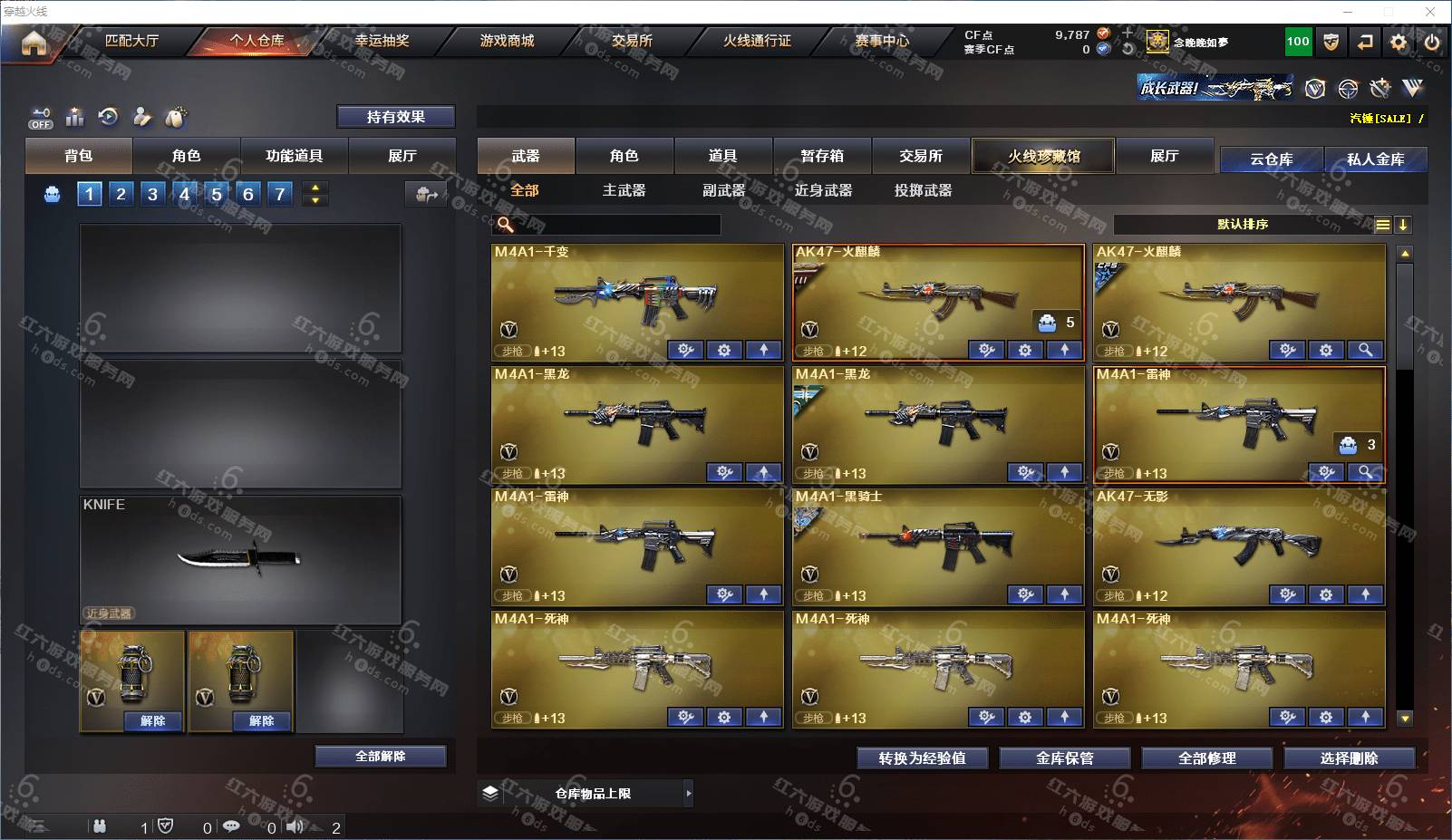Screen dimensions: 1452x840
Task: Open the gear settings icon
Action: (1399, 42)
